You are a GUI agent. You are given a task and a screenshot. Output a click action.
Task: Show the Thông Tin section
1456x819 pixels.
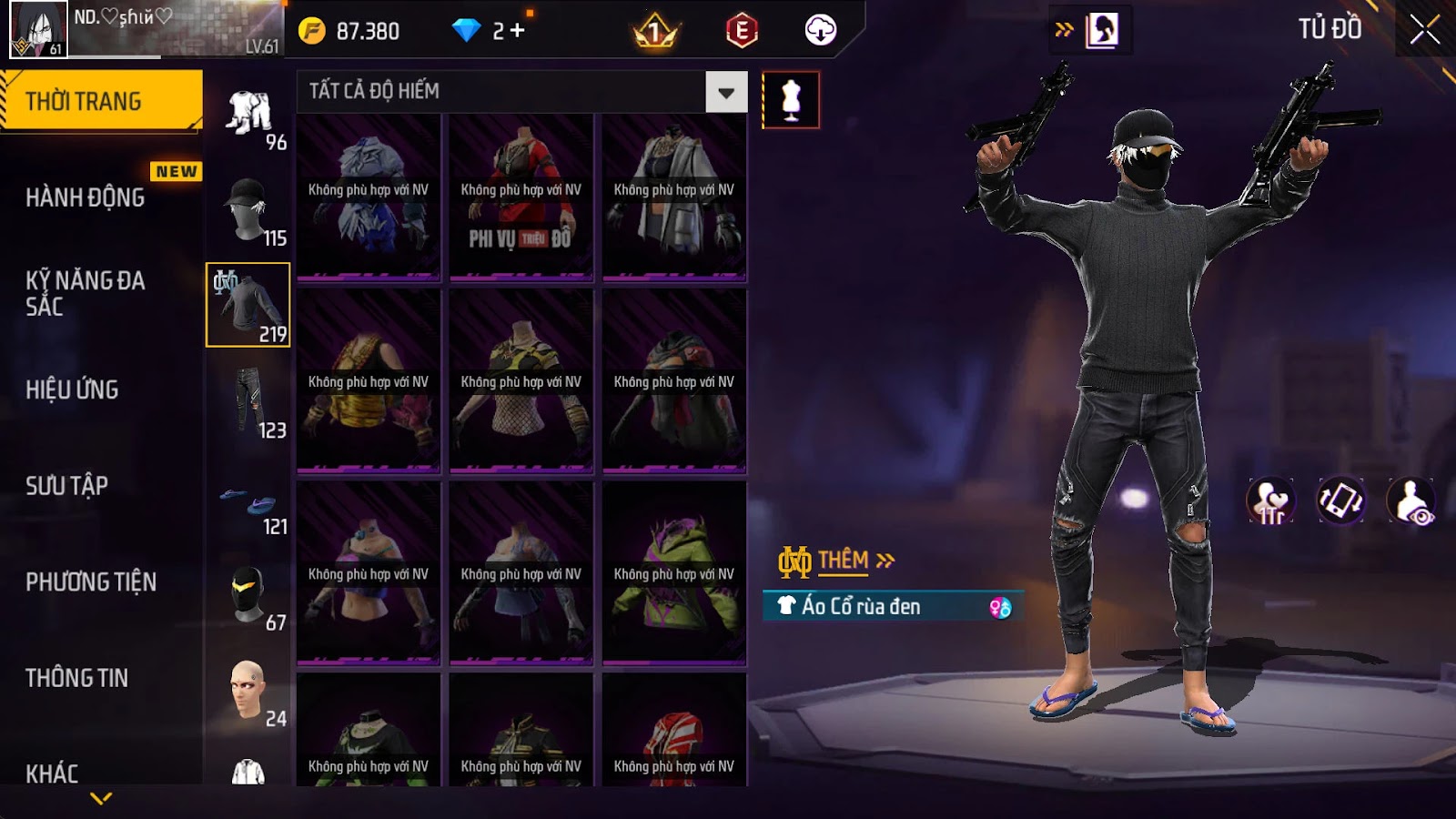77,678
